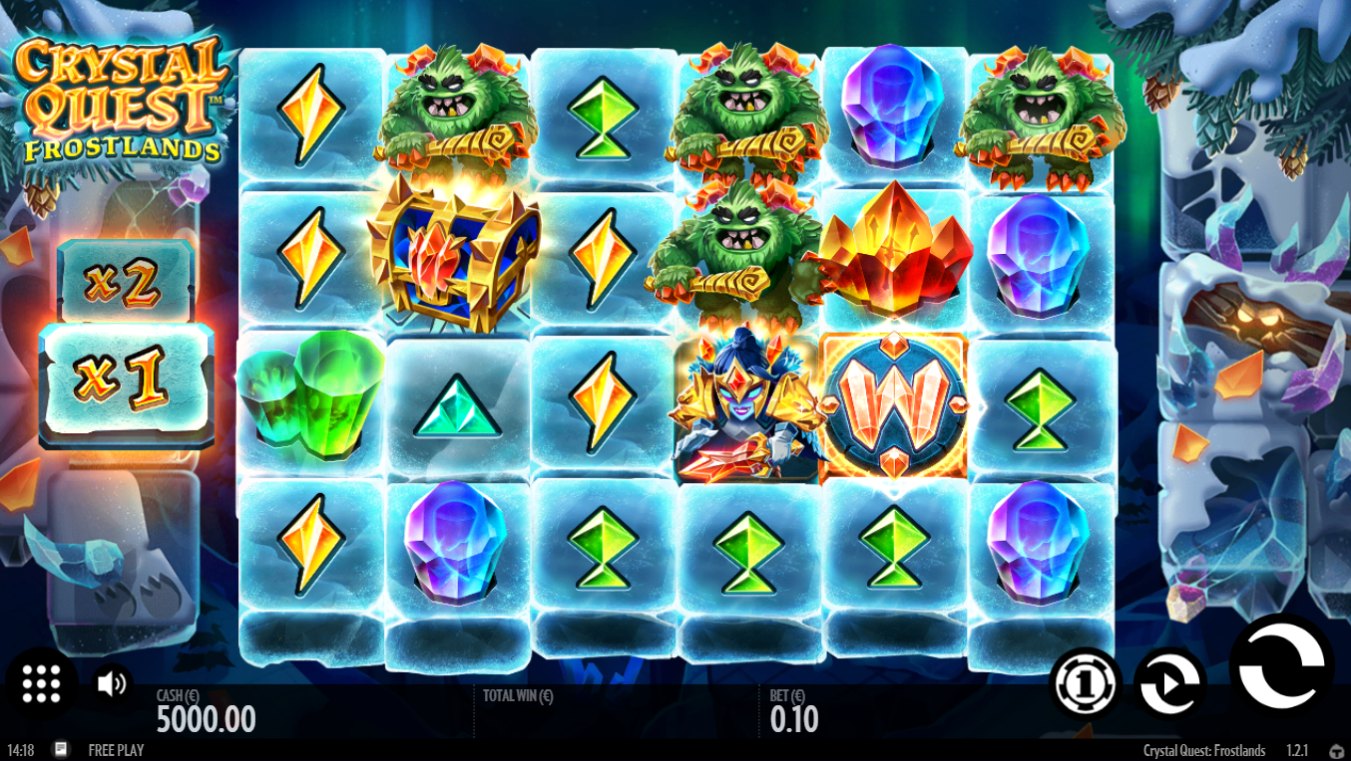Spin the reels with the large spin button

[1281, 668]
